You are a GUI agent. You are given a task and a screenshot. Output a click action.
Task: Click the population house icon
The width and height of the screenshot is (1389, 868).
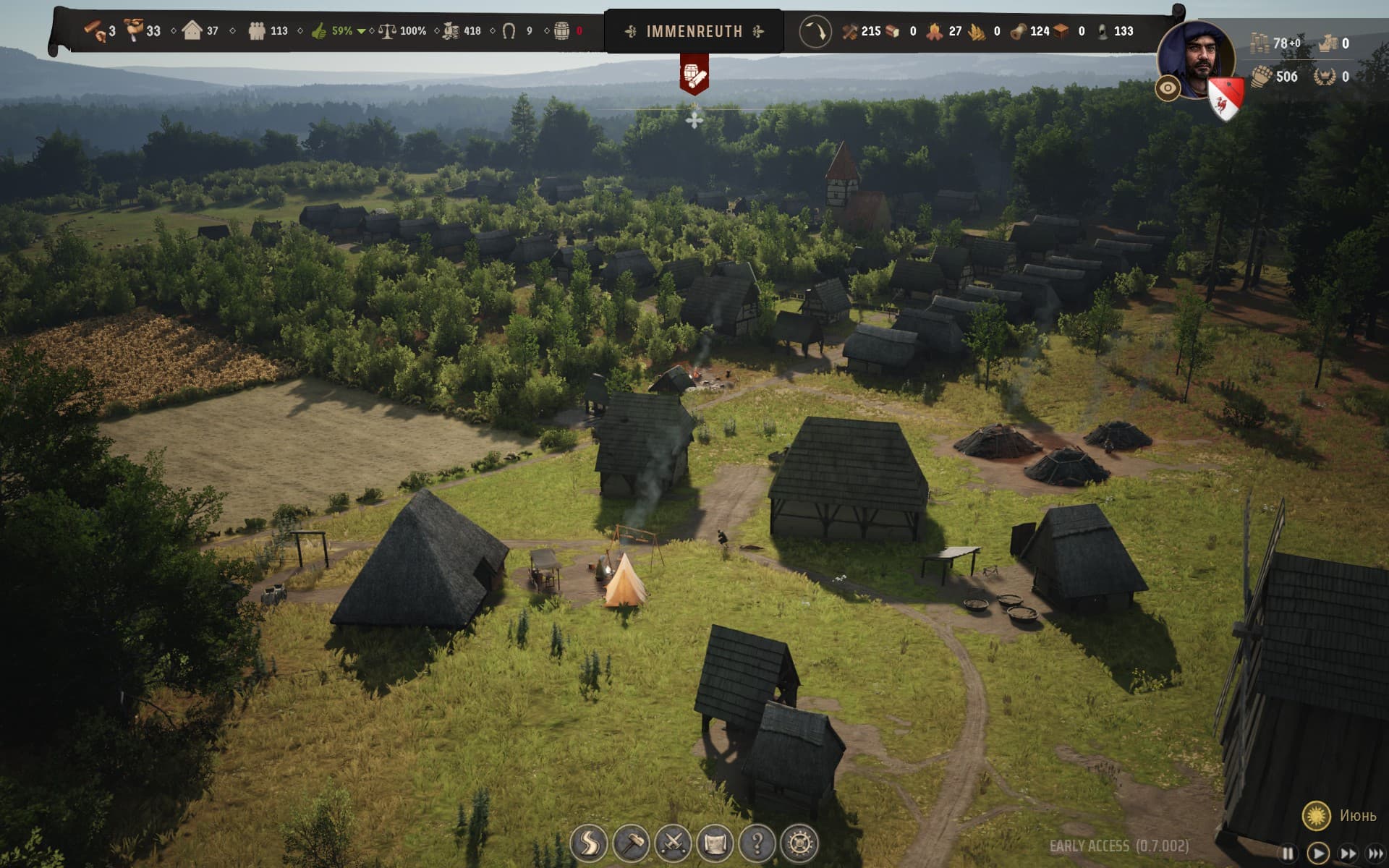pos(192,30)
